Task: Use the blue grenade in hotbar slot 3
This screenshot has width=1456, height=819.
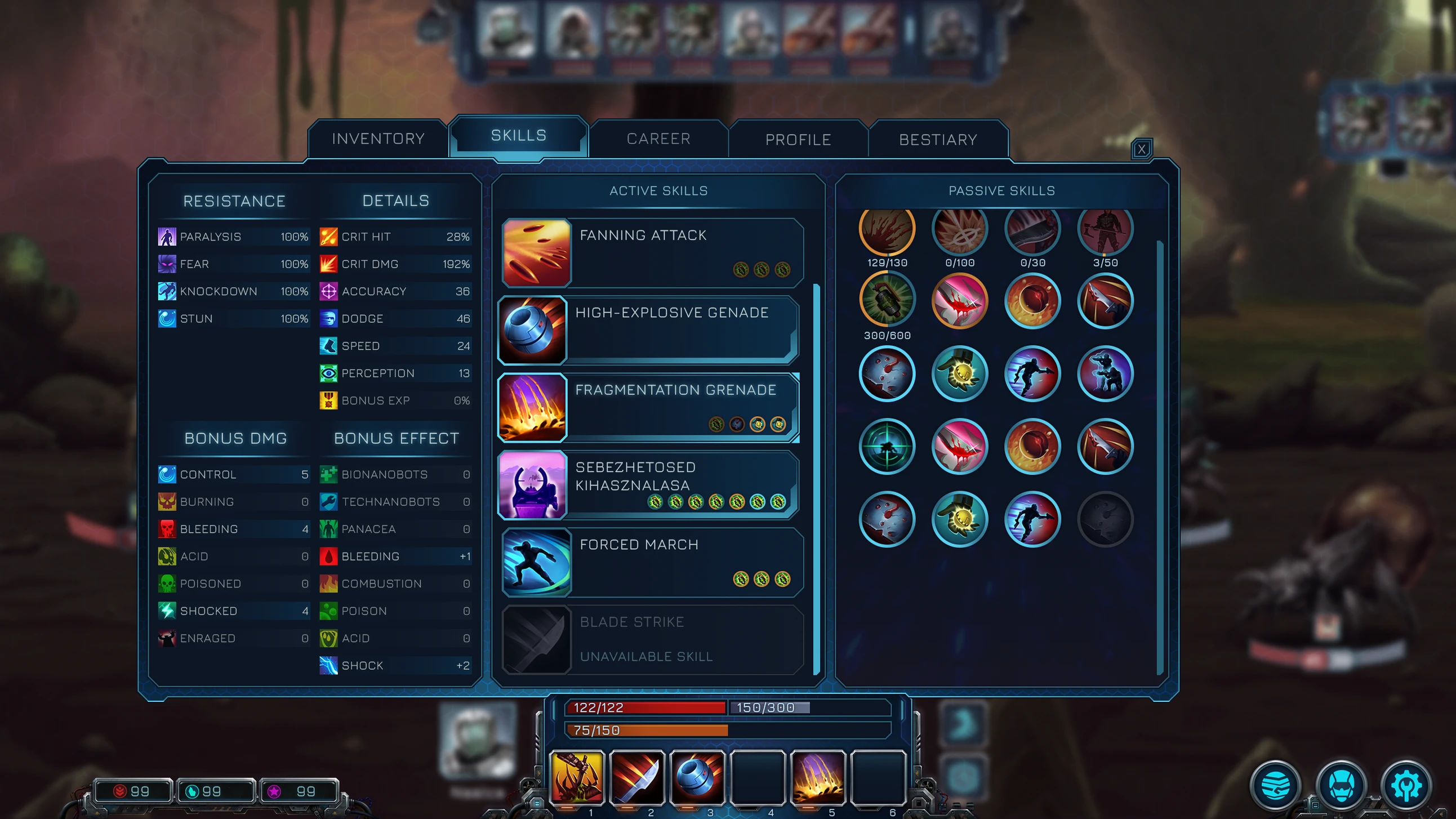Action: [697, 777]
